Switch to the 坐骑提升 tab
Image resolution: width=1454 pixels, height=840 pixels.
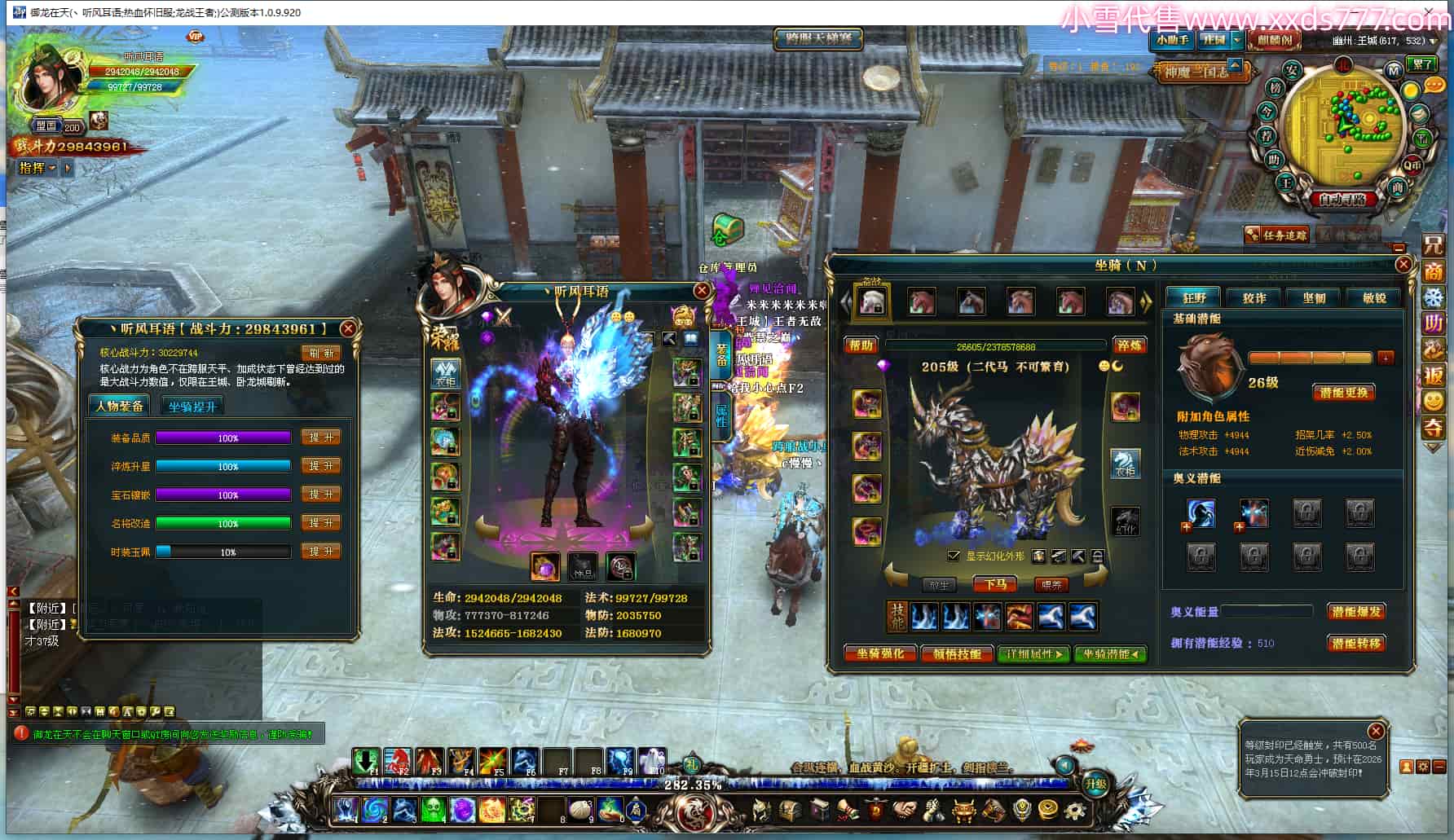point(192,406)
